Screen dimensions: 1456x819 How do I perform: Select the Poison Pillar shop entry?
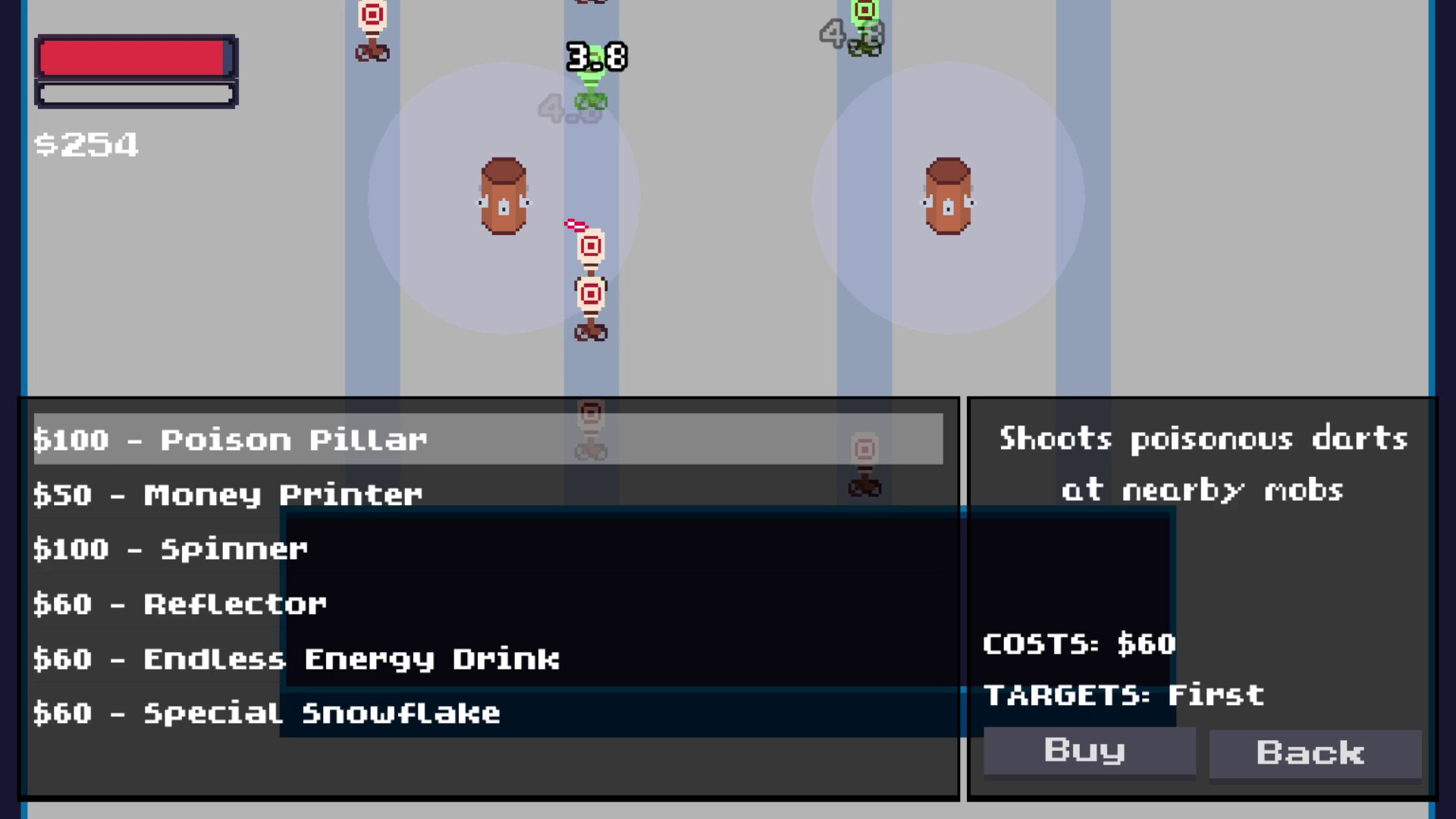coord(231,439)
